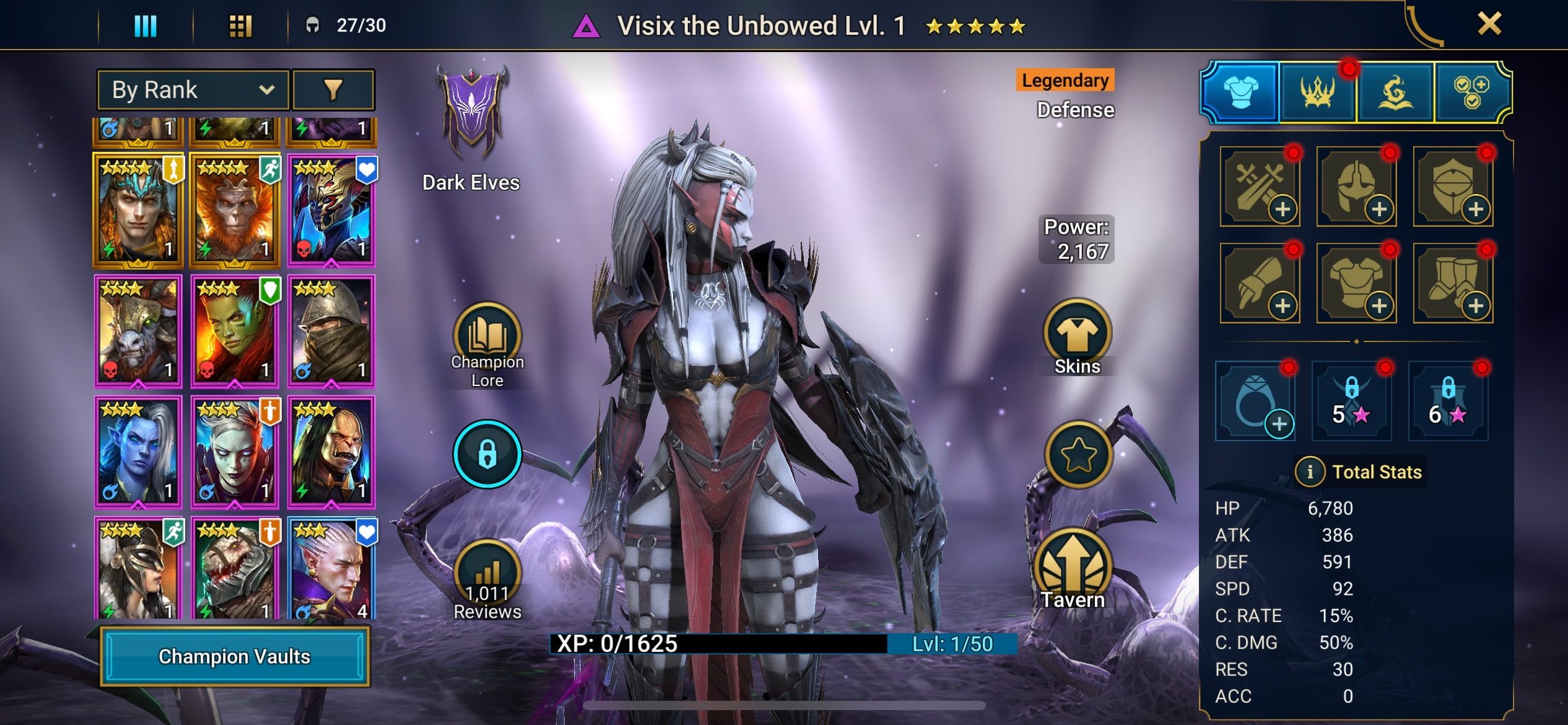Image resolution: width=1568 pixels, height=725 pixels.
Task: Mark champion as favorite with star button
Action: (x=1078, y=455)
